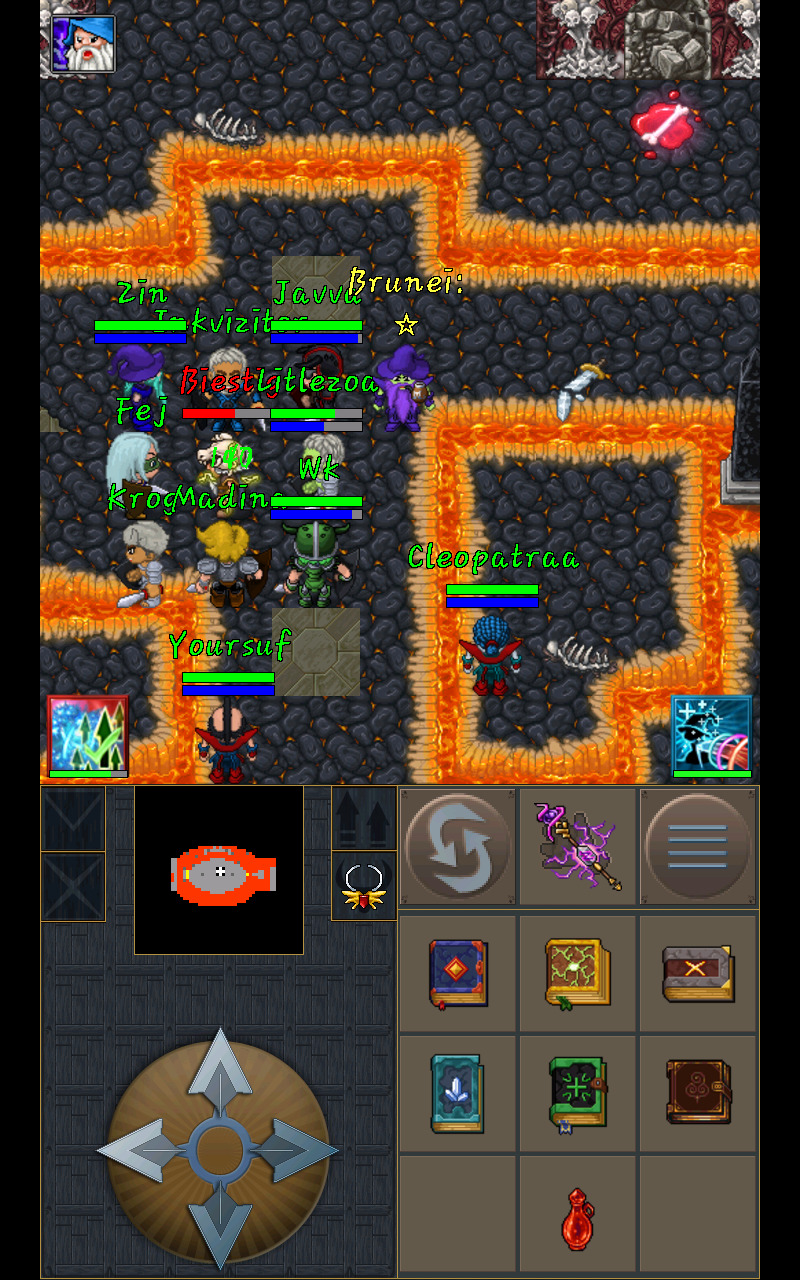Tap the circular swap arrows button
The width and height of the screenshot is (800, 1280).
pos(458,846)
